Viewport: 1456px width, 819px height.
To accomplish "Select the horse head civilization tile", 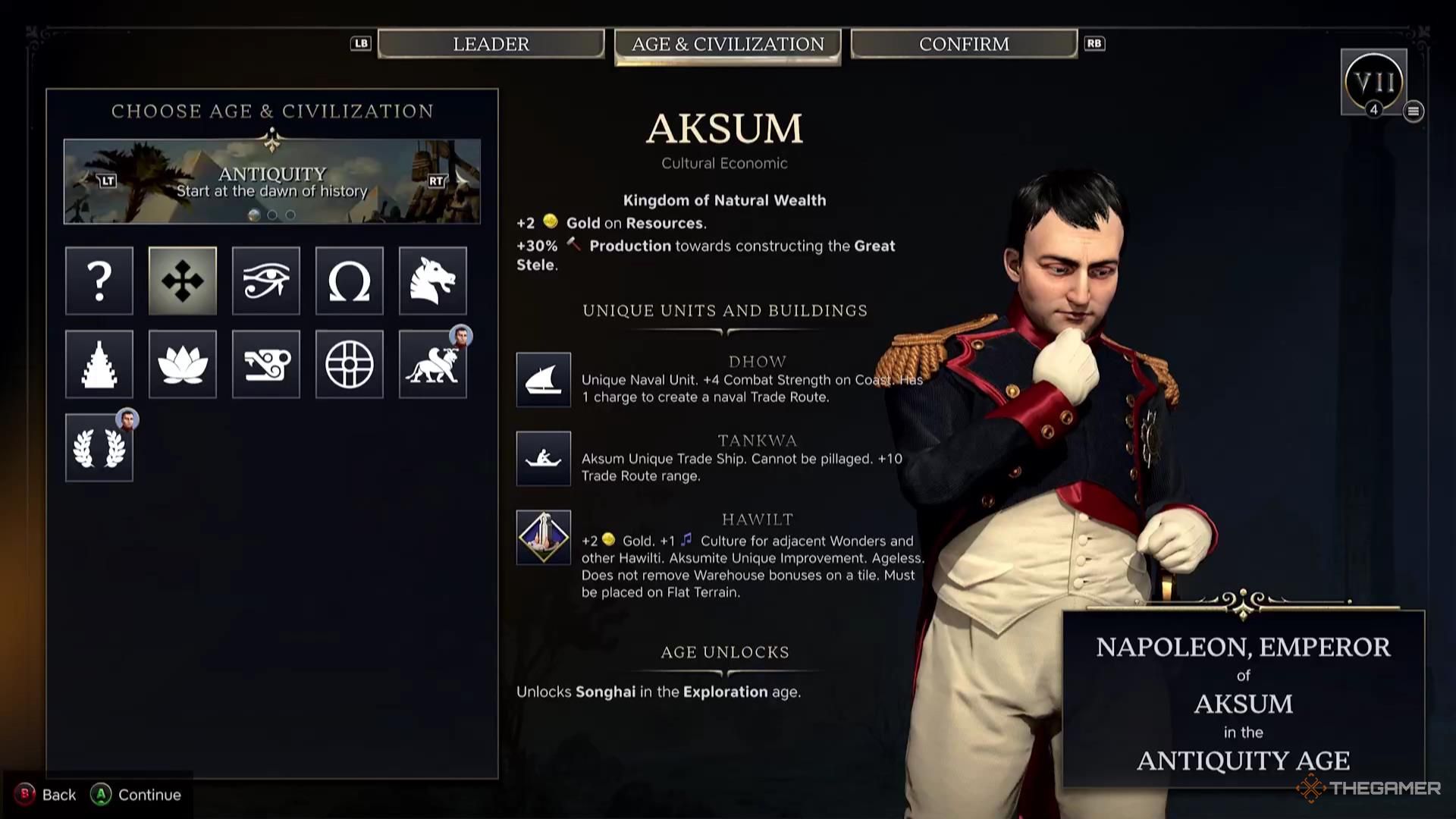I will pyautogui.click(x=433, y=281).
